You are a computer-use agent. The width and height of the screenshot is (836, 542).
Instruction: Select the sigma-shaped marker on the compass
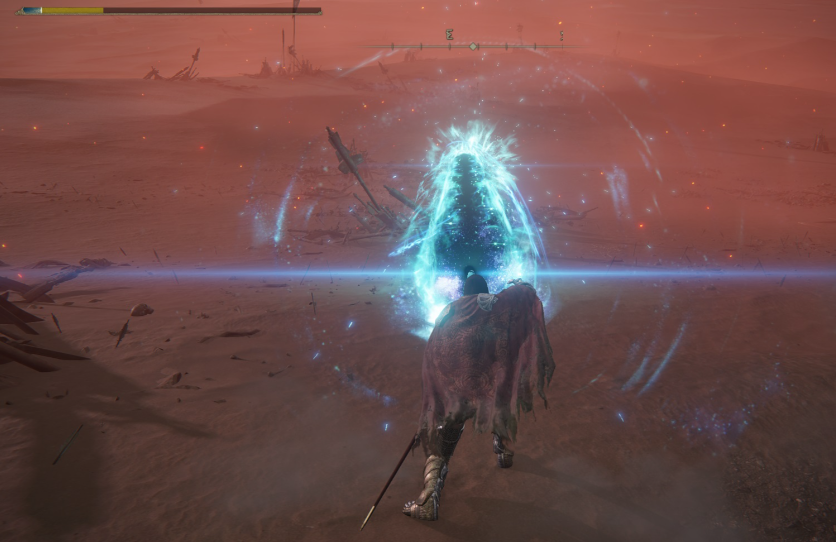[x=450, y=35]
